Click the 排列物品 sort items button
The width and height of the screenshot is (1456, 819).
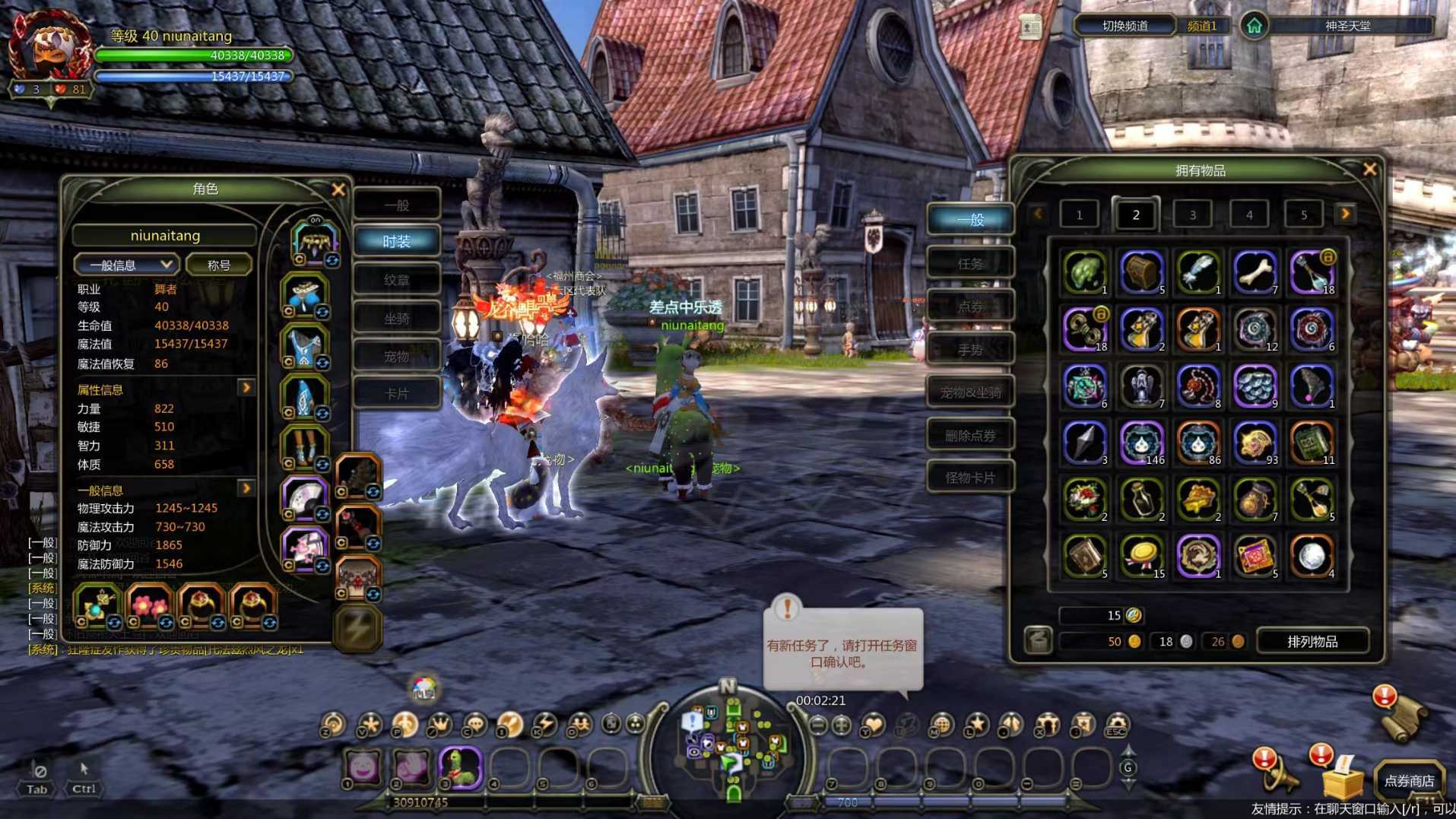[x=1312, y=642]
